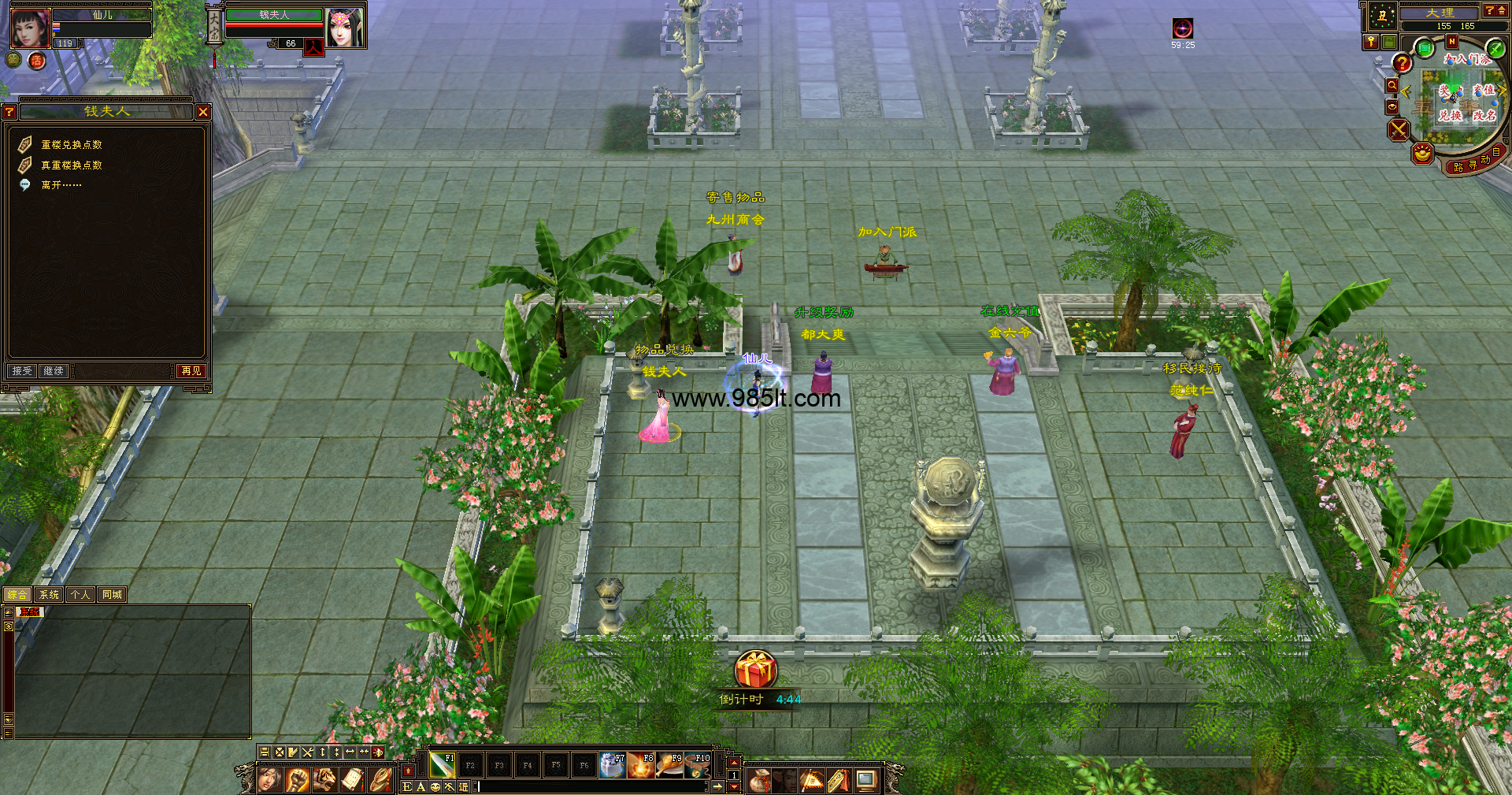Open the gold ingot shop icon
Image resolution: width=1512 pixels, height=795 pixels.
click(1422, 153)
